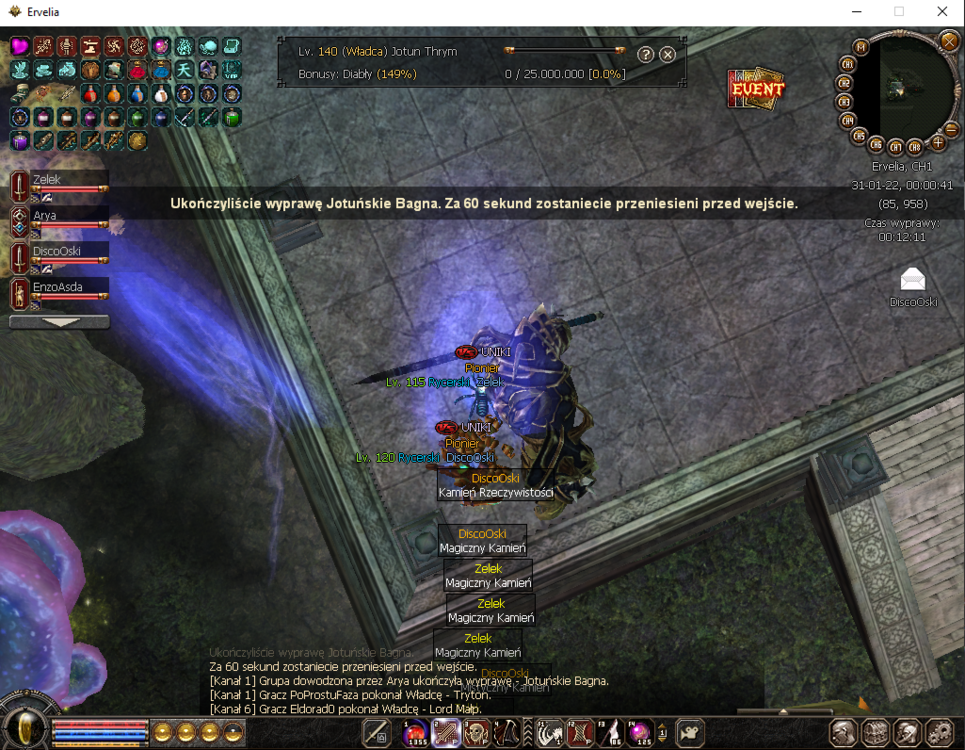Viewport: 965px width, 750px height.
Task: Use the red potion hotbar slot with 1355
Action: (x=416, y=734)
